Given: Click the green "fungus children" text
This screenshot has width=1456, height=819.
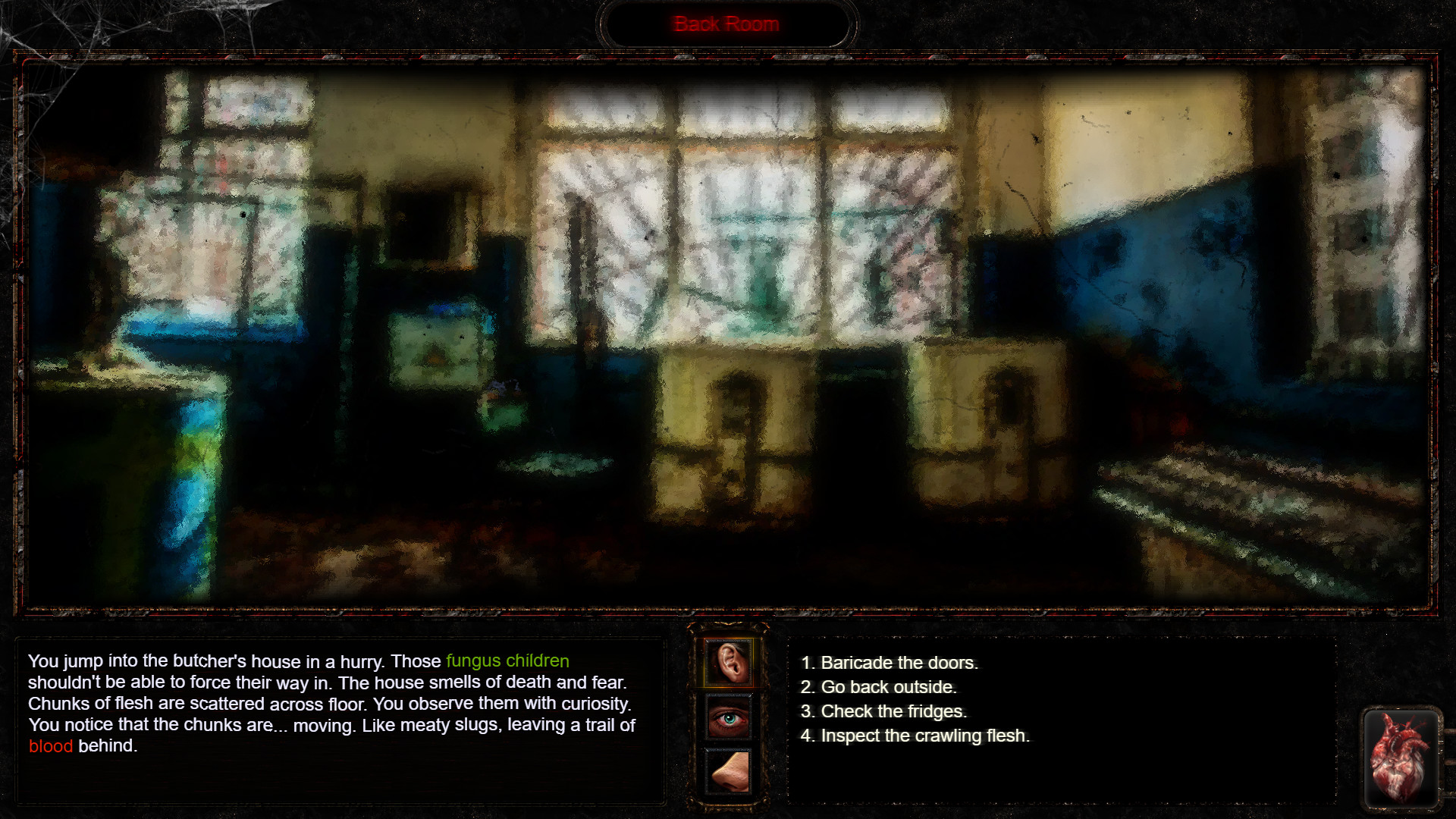Looking at the screenshot, I should tap(508, 661).
